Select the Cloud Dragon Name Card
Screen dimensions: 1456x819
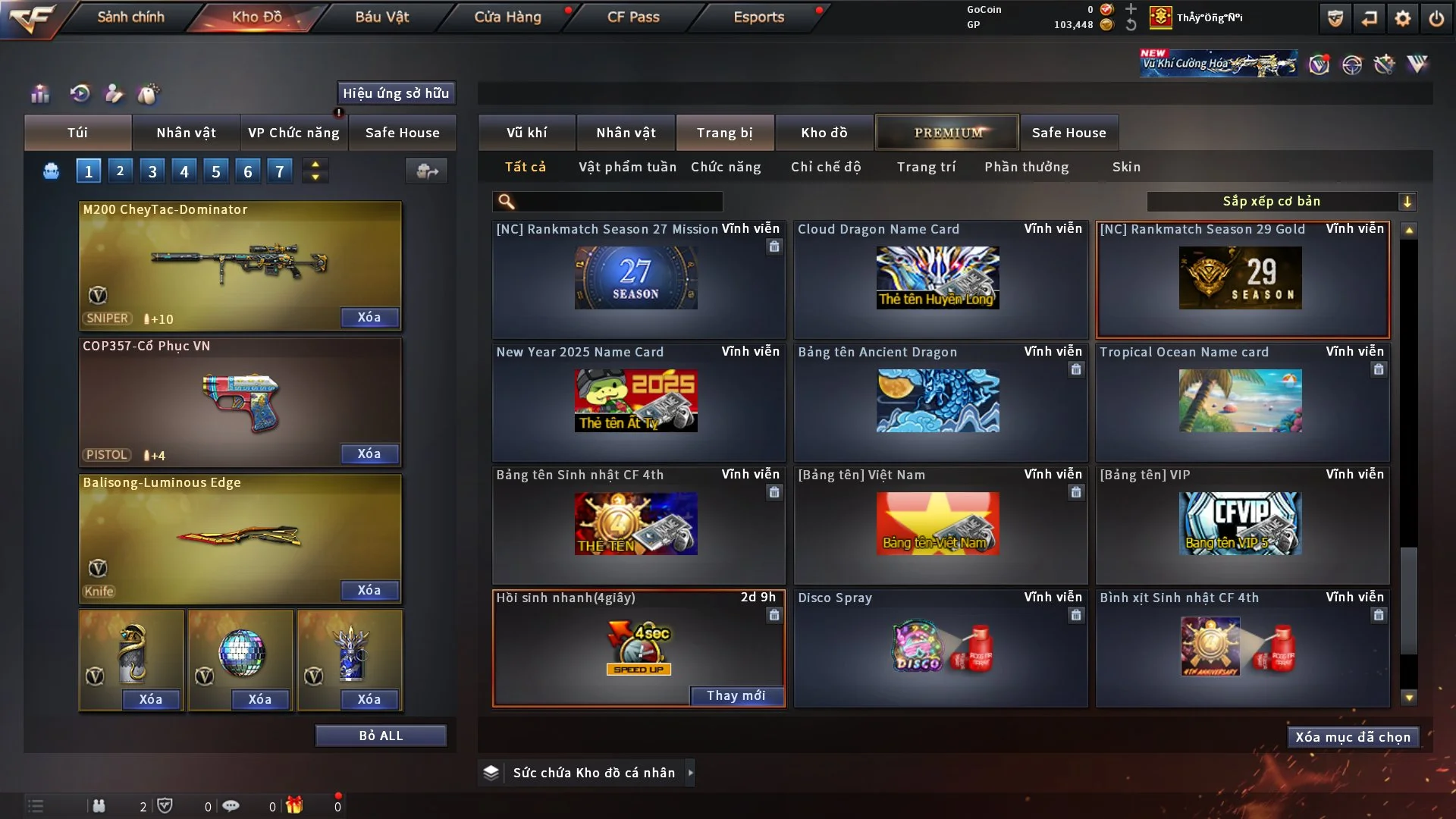pos(939,278)
